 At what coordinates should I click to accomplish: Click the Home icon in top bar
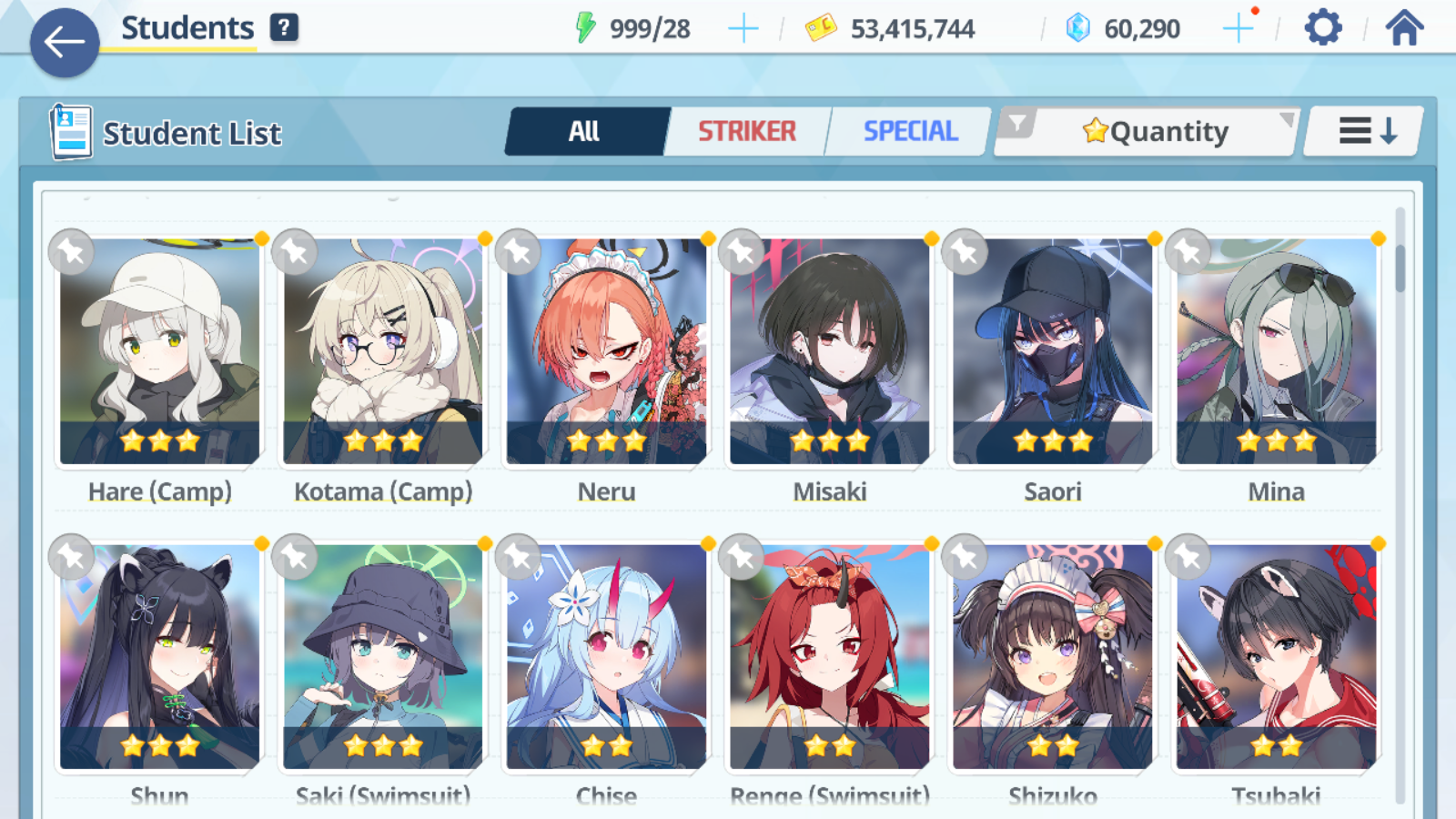point(1402,26)
